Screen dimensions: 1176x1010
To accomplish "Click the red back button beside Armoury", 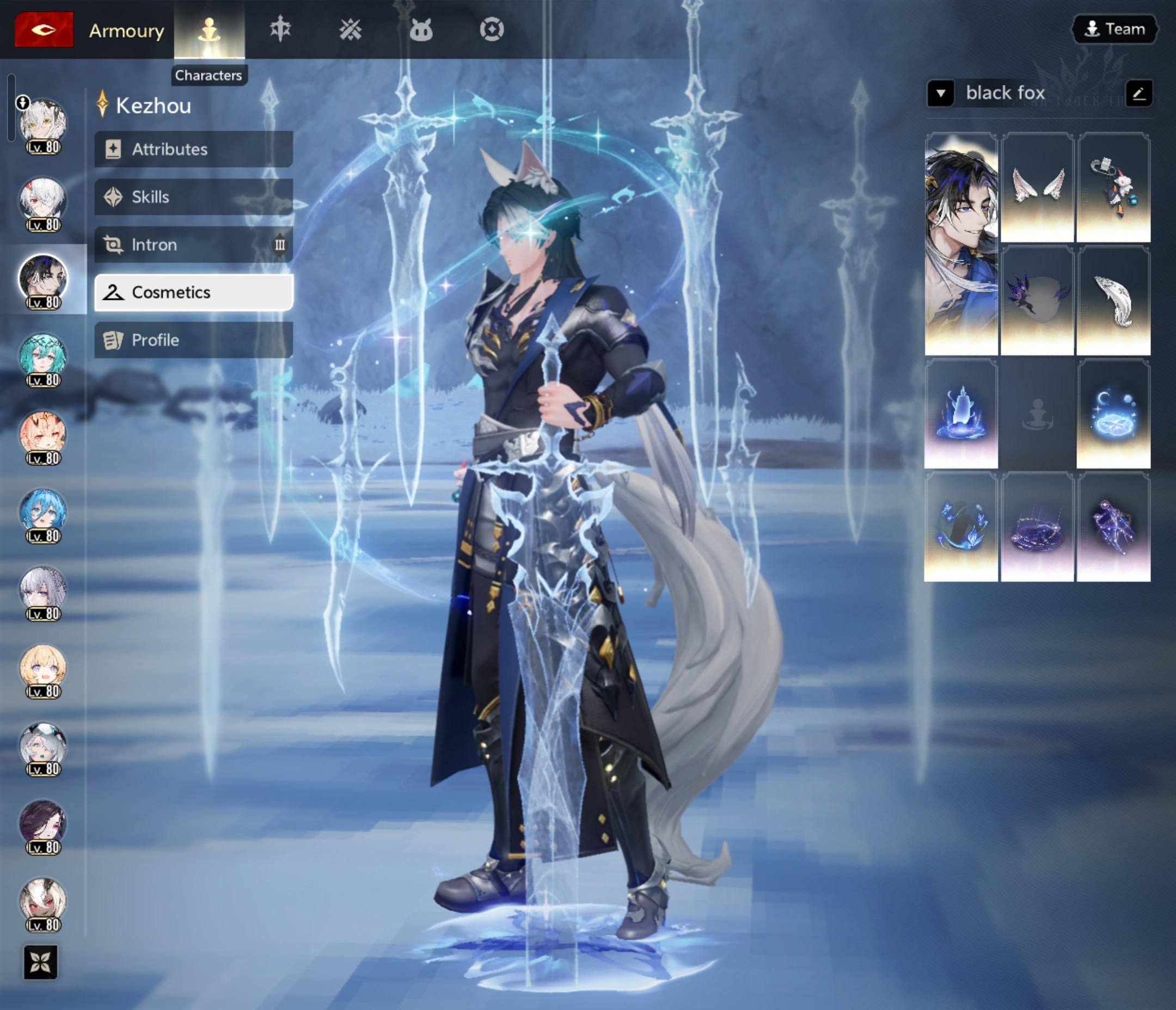I will click(x=44, y=29).
